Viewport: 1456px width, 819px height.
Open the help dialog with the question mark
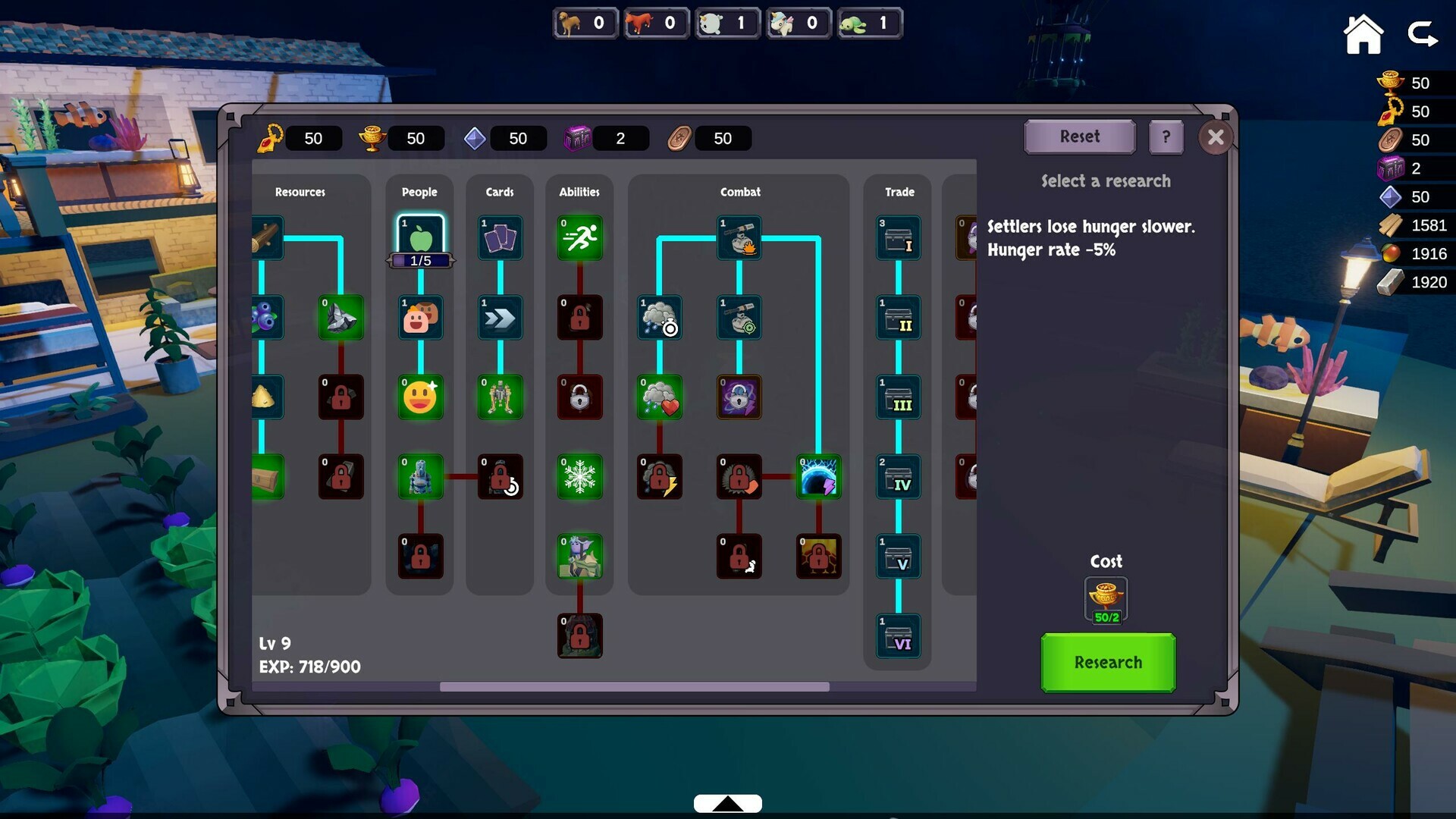point(1166,137)
